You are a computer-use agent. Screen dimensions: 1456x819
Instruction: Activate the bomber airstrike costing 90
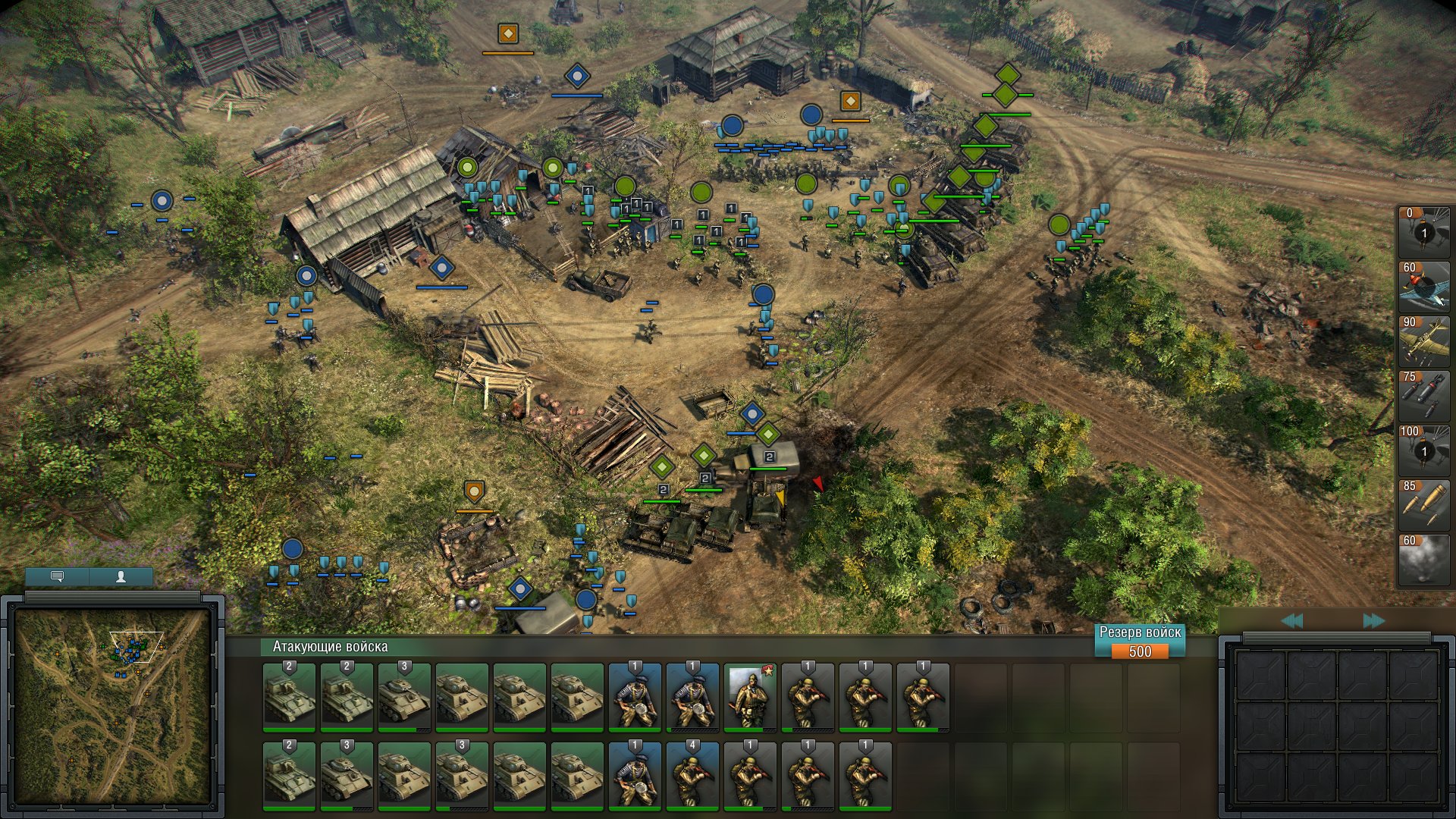click(x=1423, y=341)
